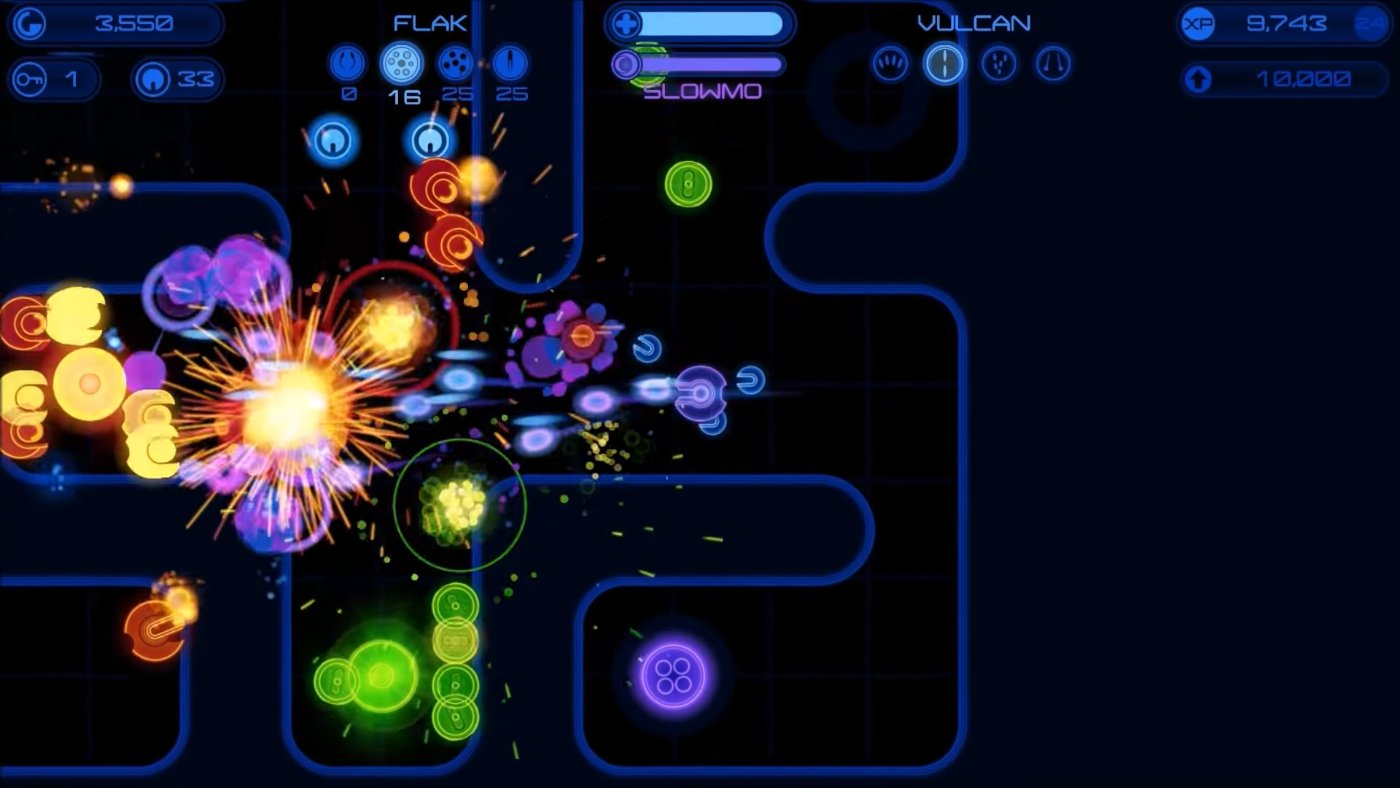Select the rightmost VULCAN gauge weapon icon
Screen dimensions: 1400x788
(x=1050, y=63)
